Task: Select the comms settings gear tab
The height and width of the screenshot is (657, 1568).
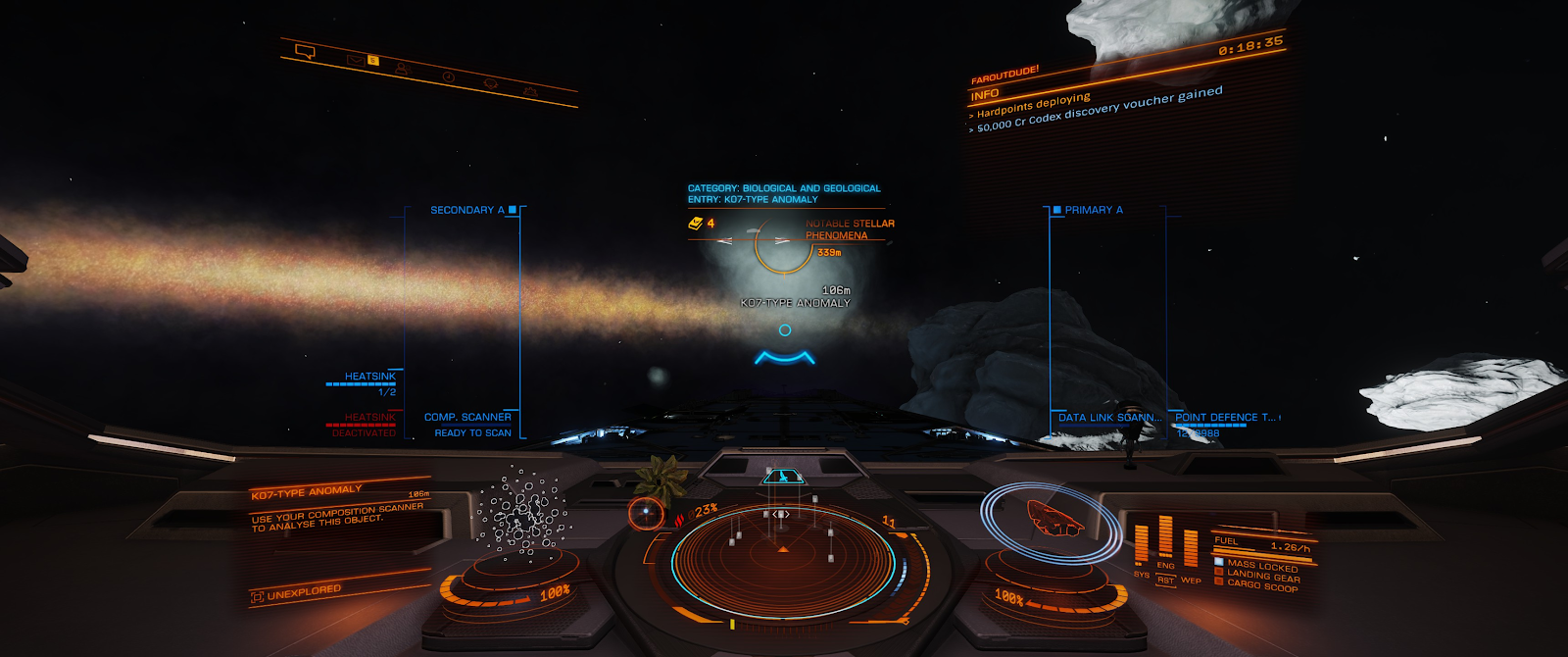Action: [x=530, y=92]
